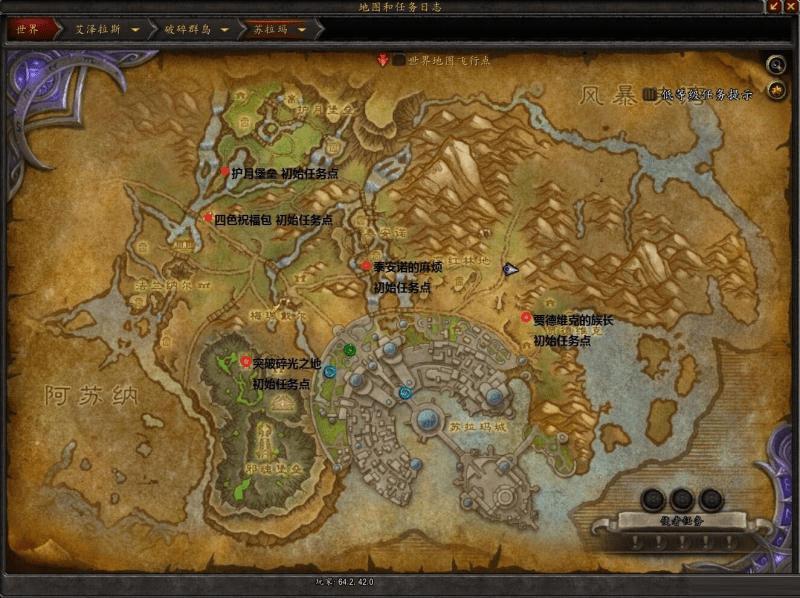This screenshot has height=598, width=800.
Task: Click the magnifying glass map filter button
Action: [776, 65]
